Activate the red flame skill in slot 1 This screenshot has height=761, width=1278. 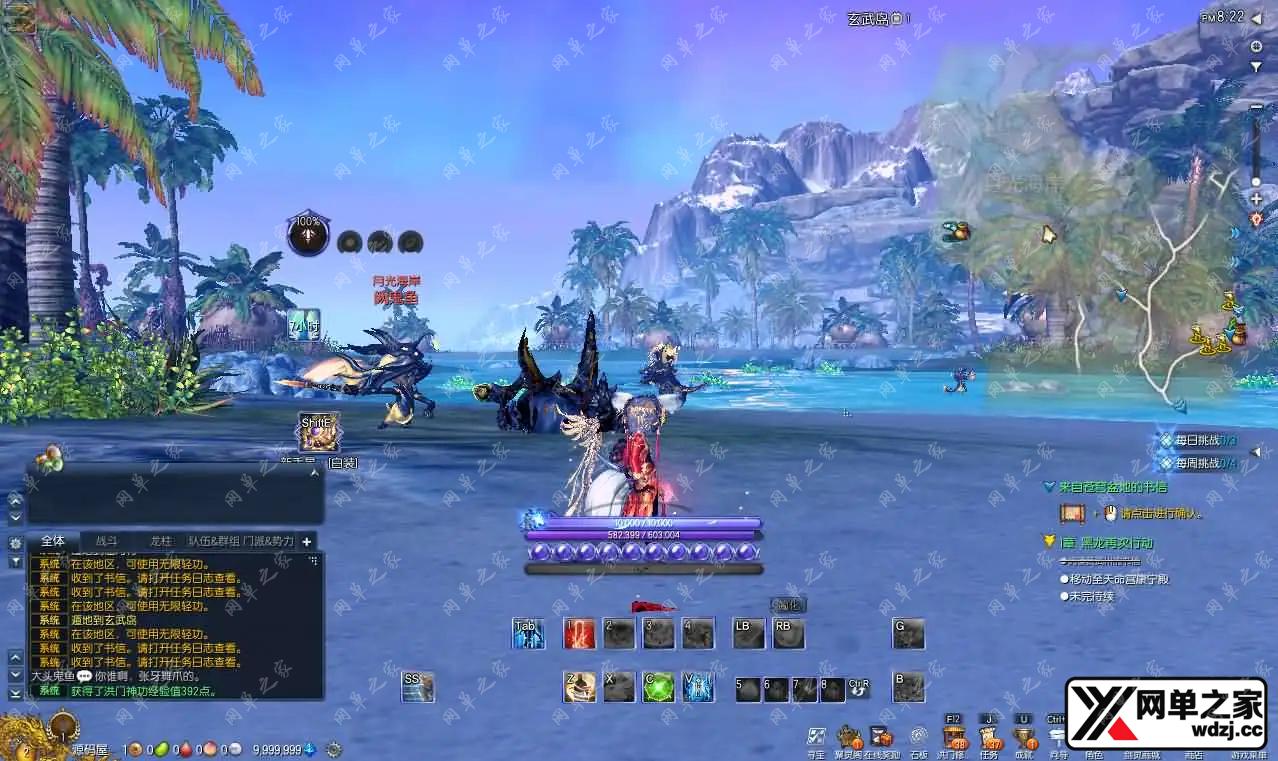click(x=579, y=633)
